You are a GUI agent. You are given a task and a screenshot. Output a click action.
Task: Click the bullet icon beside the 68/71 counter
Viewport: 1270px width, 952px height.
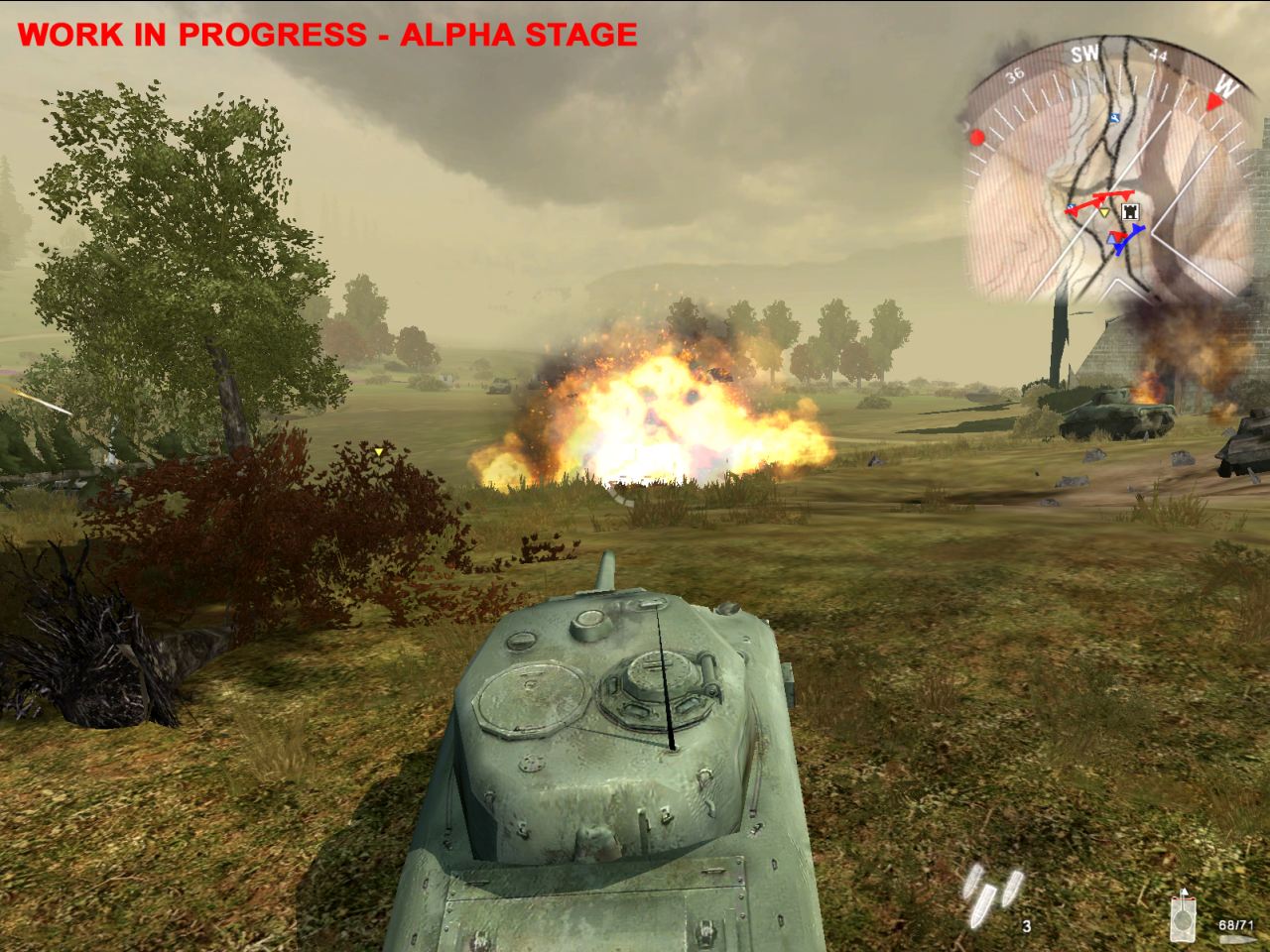pyautogui.click(x=1237, y=940)
